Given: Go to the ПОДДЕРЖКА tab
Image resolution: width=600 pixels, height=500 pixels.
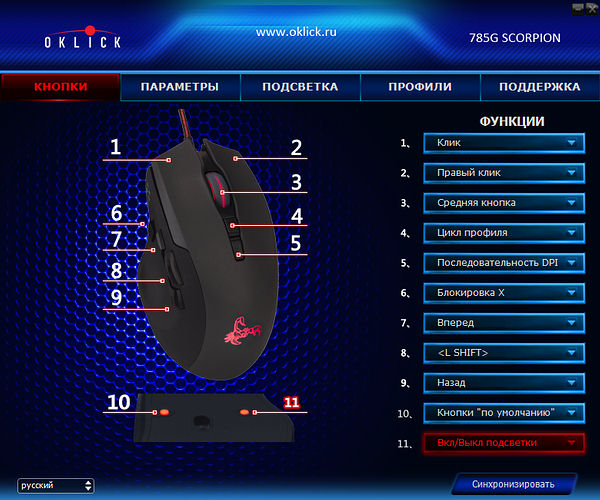Looking at the screenshot, I should [x=539, y=87].
